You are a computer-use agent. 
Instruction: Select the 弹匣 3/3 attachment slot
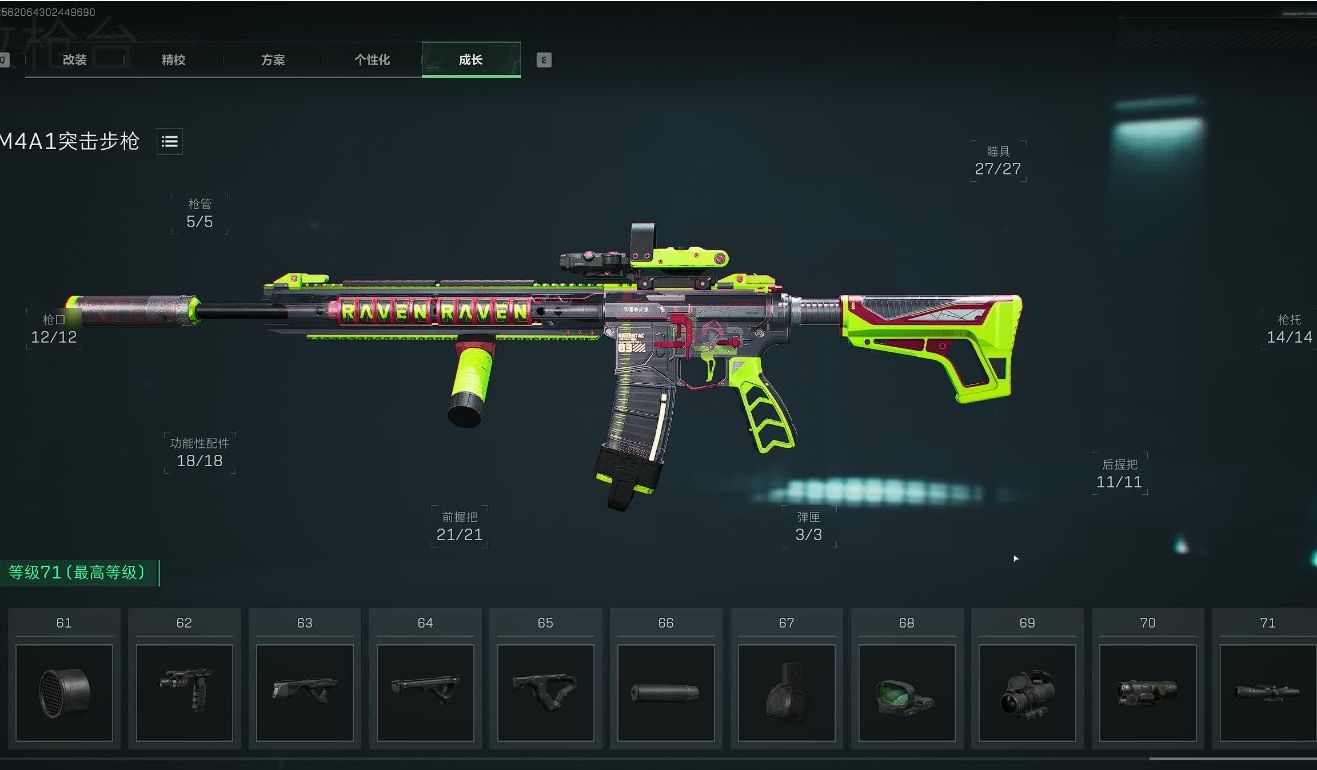809,527
